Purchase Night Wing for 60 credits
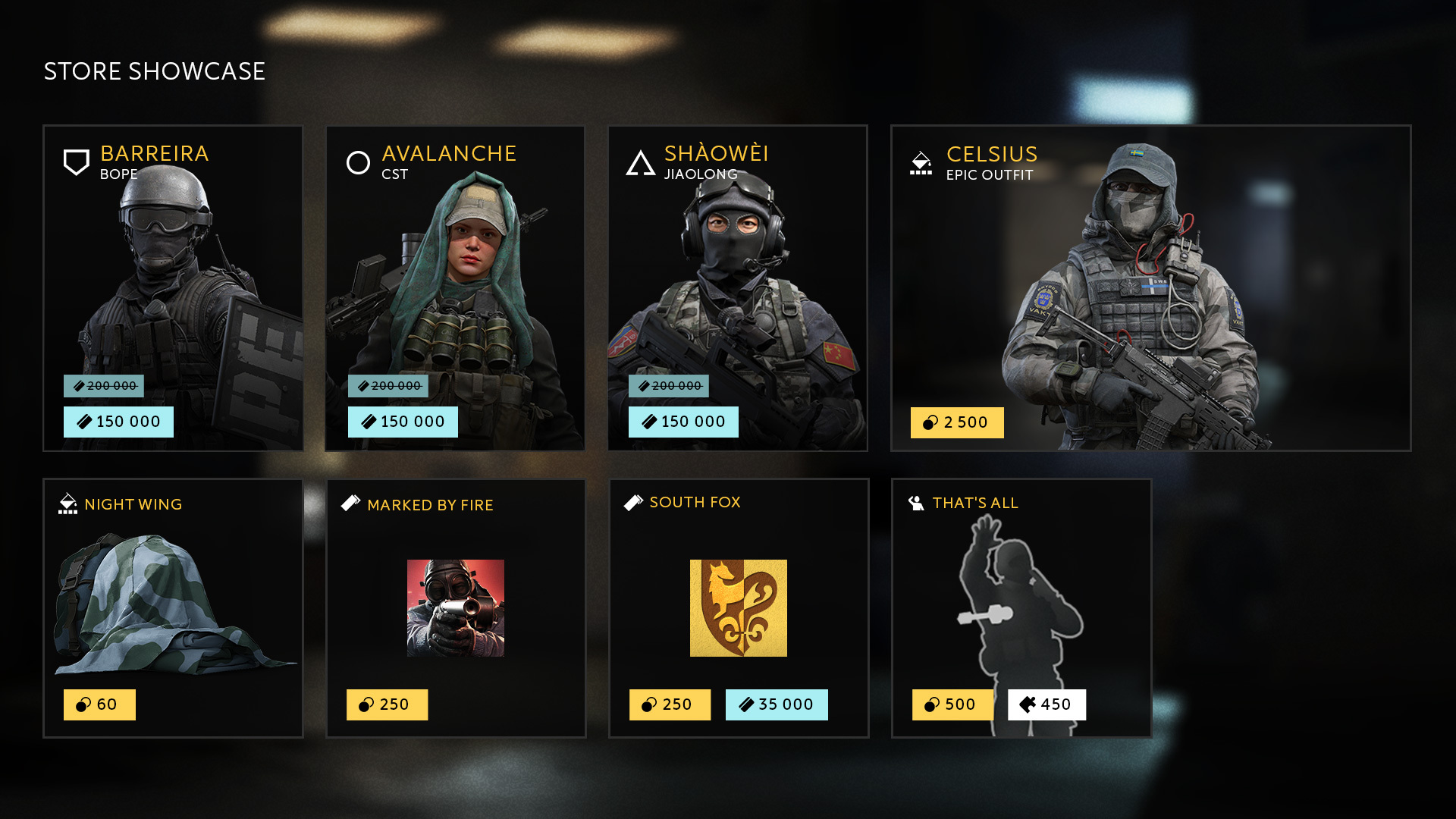 (99, 704)
